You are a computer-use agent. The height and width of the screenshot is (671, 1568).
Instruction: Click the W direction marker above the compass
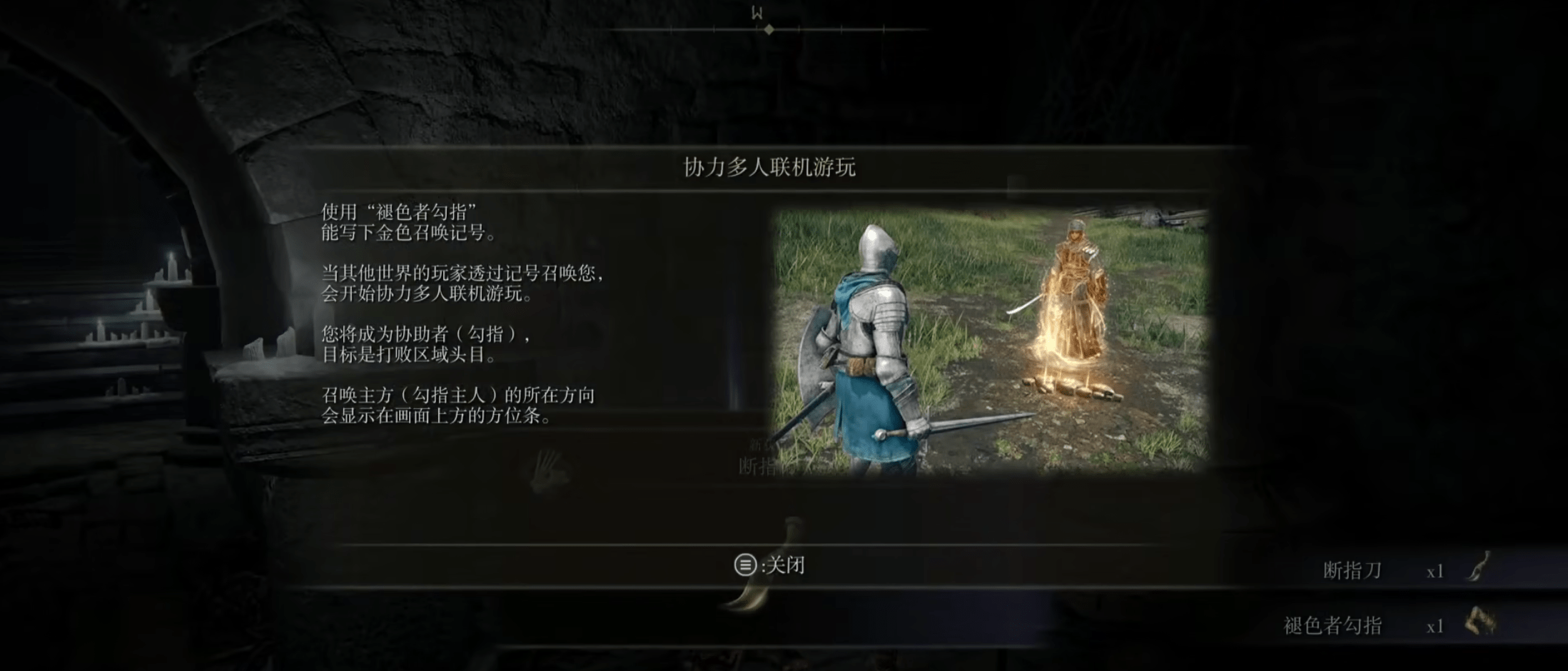[x=756, y=11]
